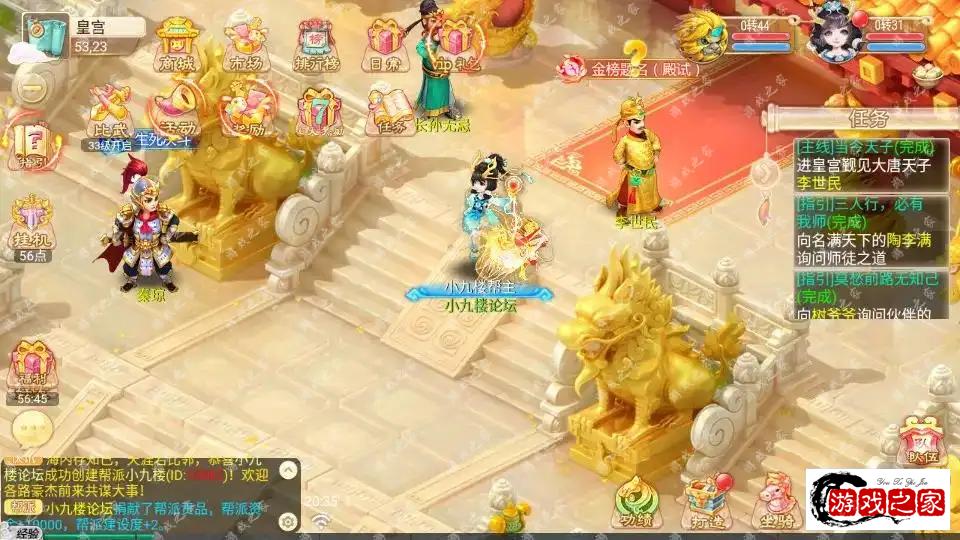
Task: Open the seven-day gift box icon
Action: pos(317,112)
